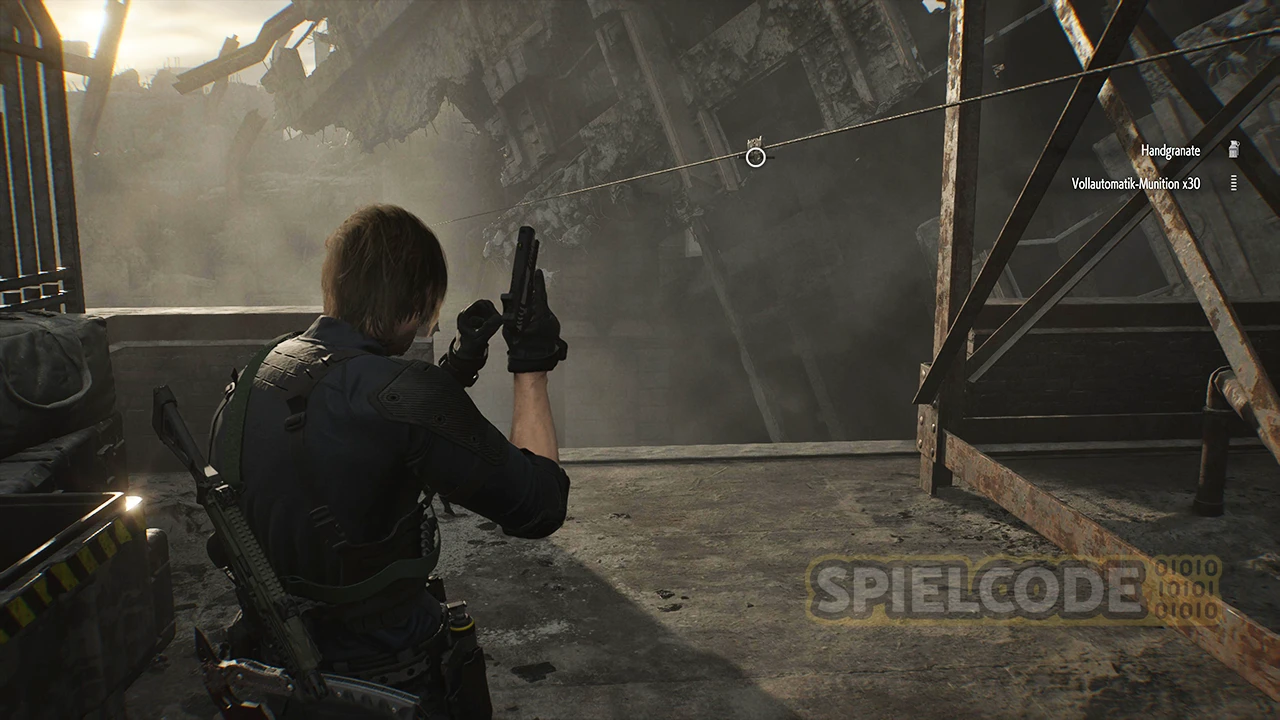1280x720 pixels.
Task: Click the SPIELCODE watermark logo
Action: pos(1012,590)
